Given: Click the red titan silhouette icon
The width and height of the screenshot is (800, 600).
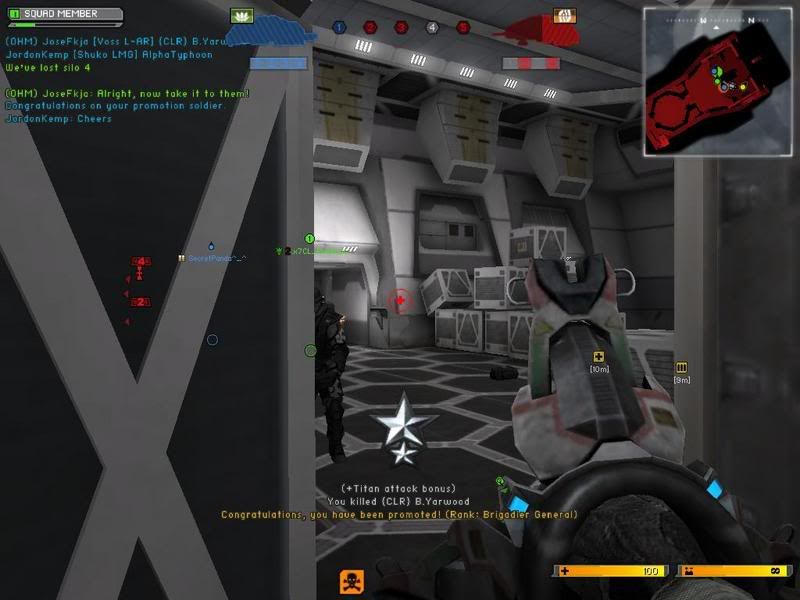Looking at the screenshot, I should pyautogui.click(x=531, y=36).
